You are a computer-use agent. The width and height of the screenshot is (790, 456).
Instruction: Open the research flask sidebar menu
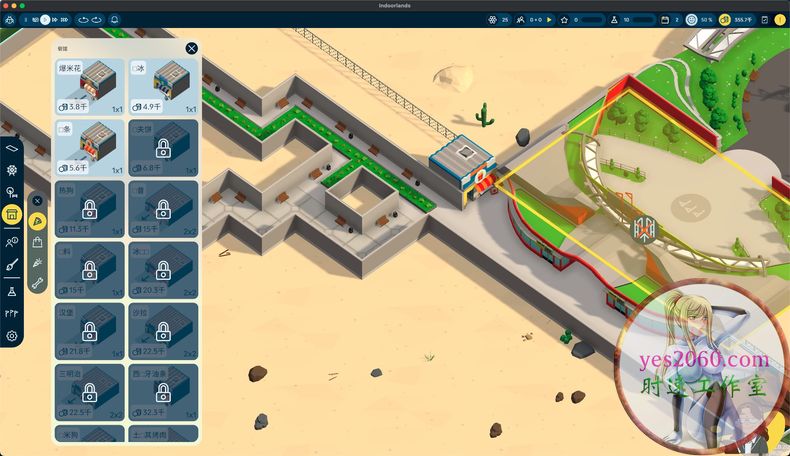(12, 290)
